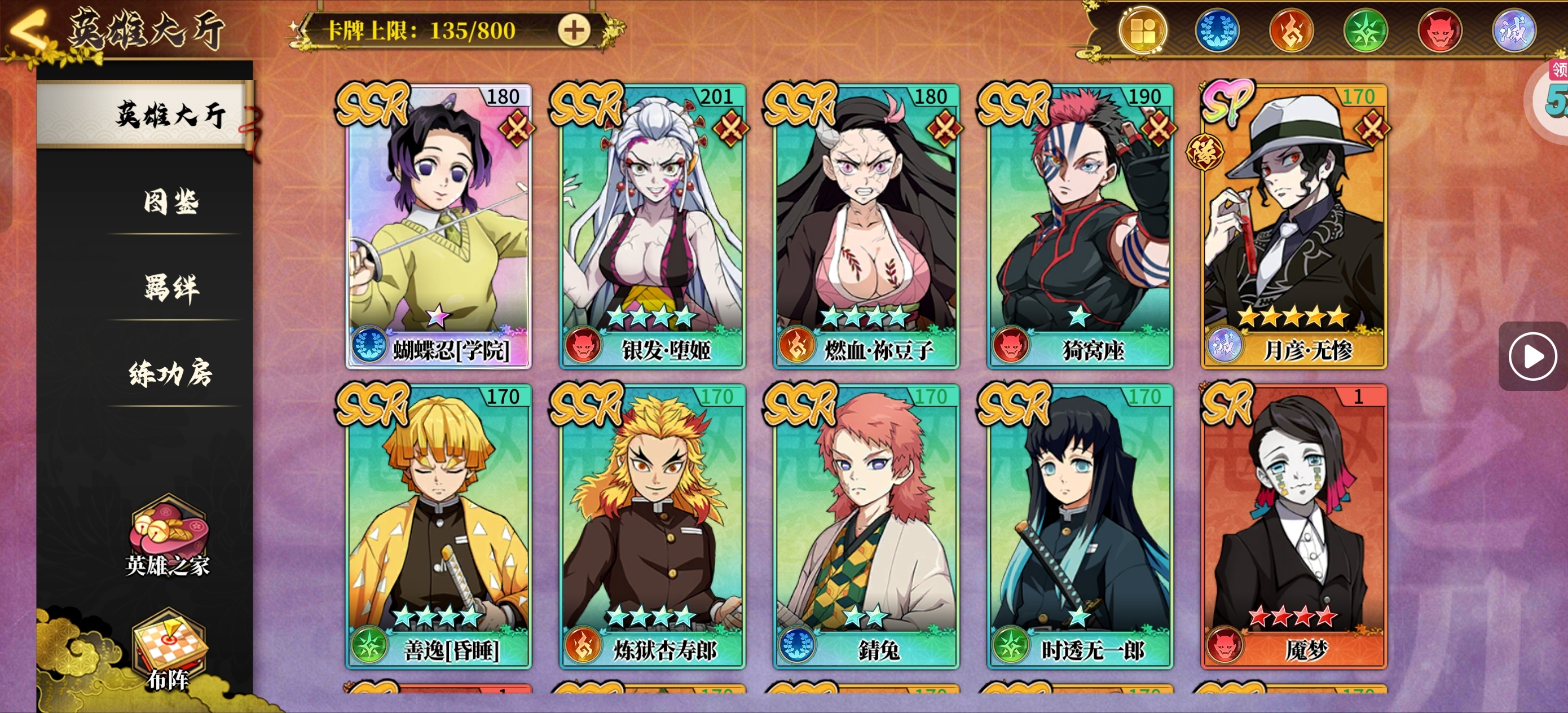Screen dimensions: 1568x713
Task: Filter heroes by the red demon faction
Action: click(x=1439, y=31)
